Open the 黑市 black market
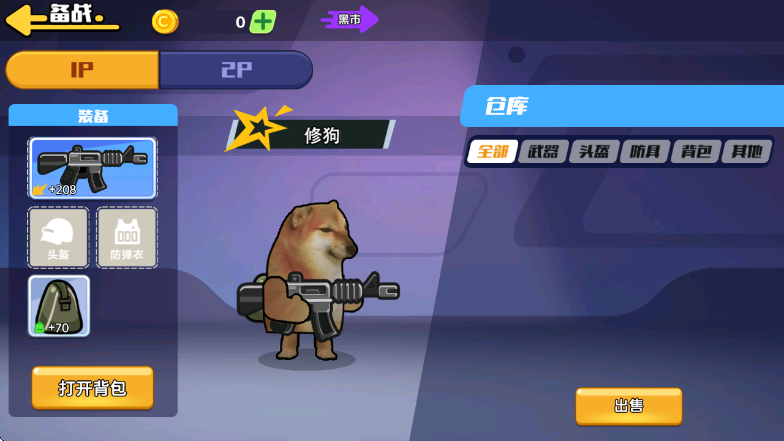Screen dimensions: 784x441 349,19
